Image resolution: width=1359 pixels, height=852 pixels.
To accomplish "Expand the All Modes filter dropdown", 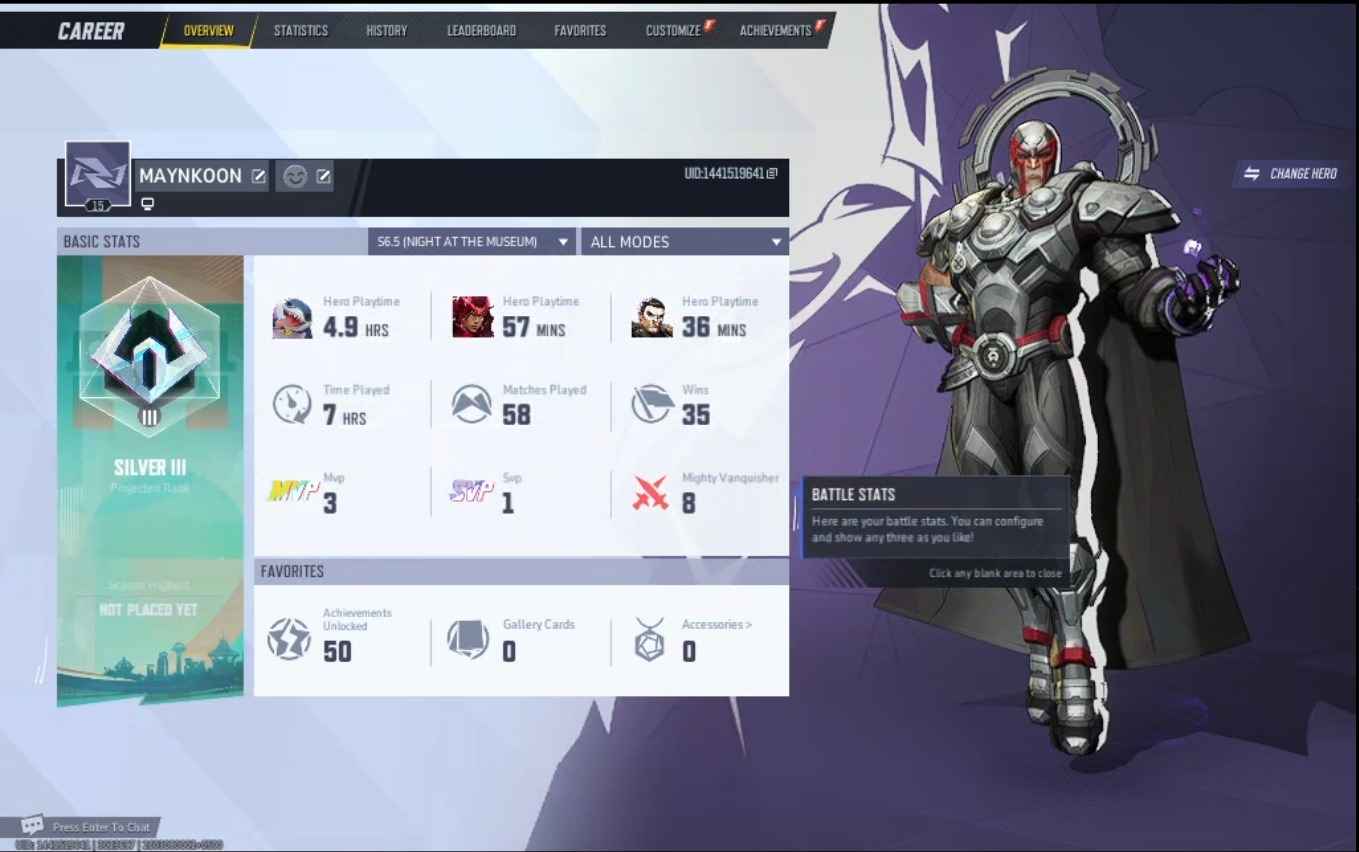I will tap(684, 241).
